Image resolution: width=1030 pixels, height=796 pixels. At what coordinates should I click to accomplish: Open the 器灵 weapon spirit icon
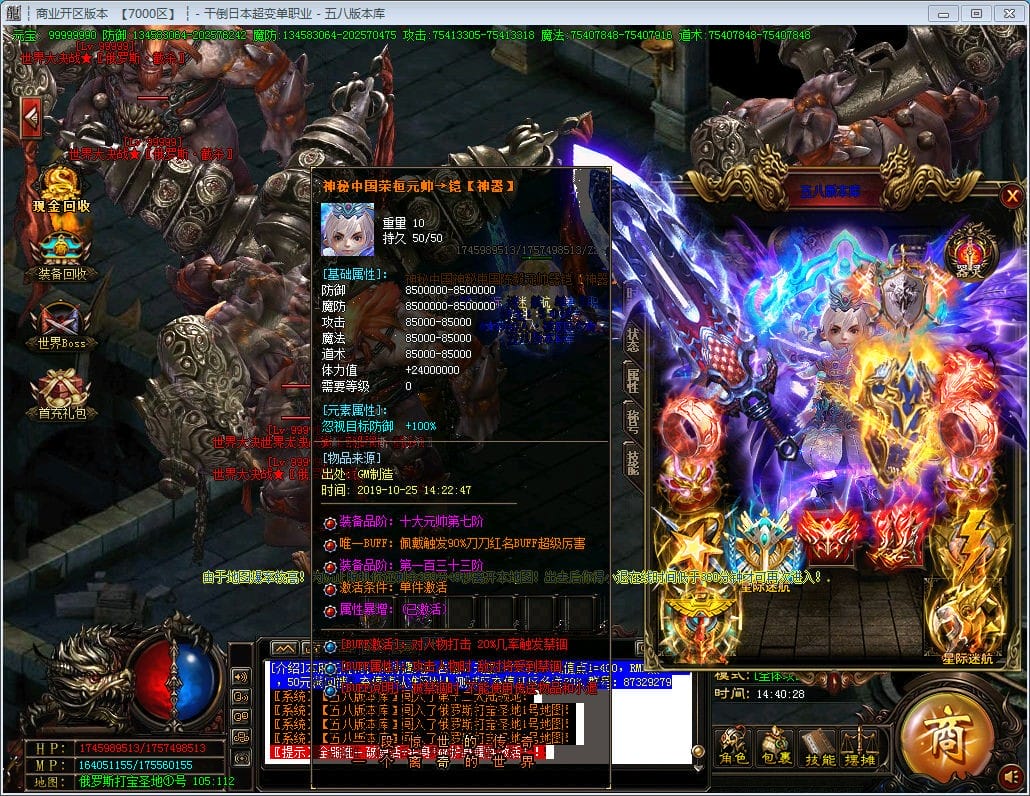pyautogui.click(x=964, y=253)
